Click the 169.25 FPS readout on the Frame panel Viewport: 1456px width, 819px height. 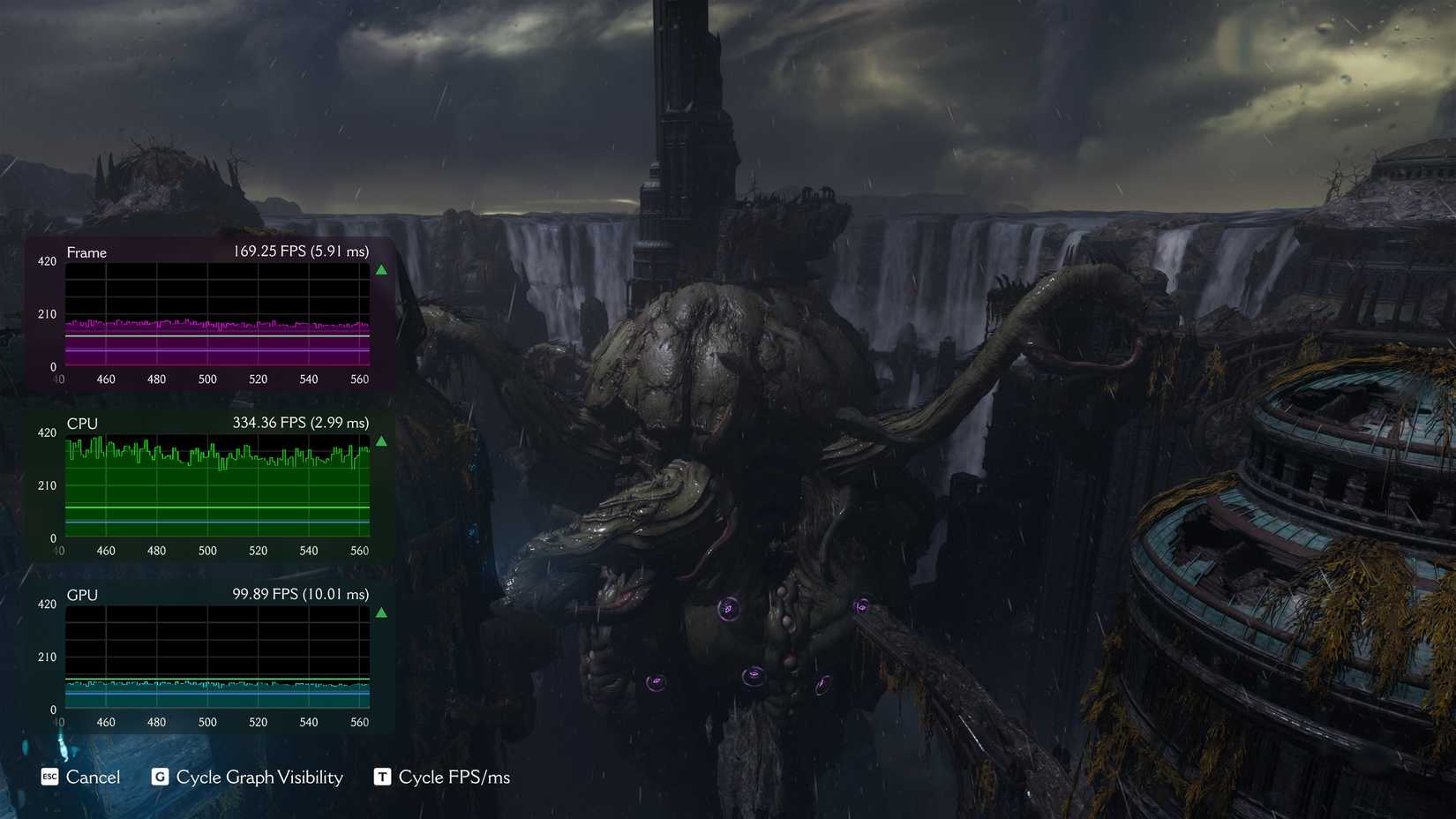tap(299, 252)
